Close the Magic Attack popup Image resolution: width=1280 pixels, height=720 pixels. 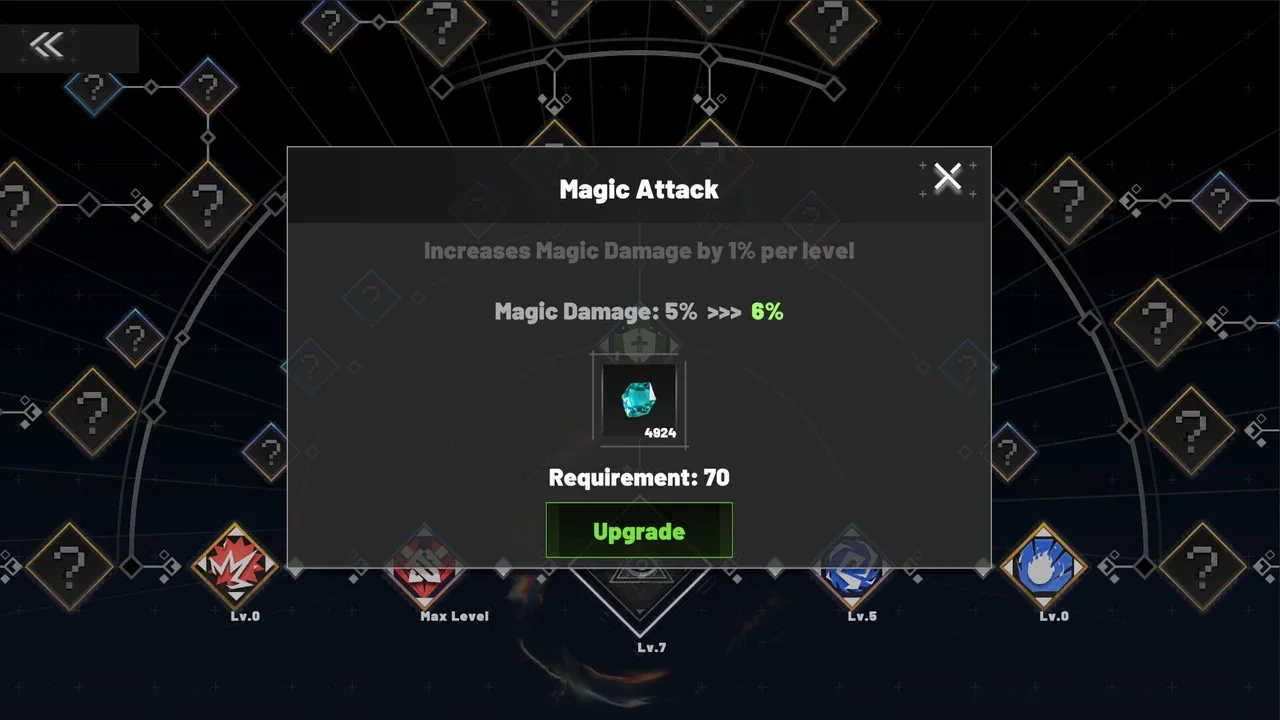(x=947, y=178)
